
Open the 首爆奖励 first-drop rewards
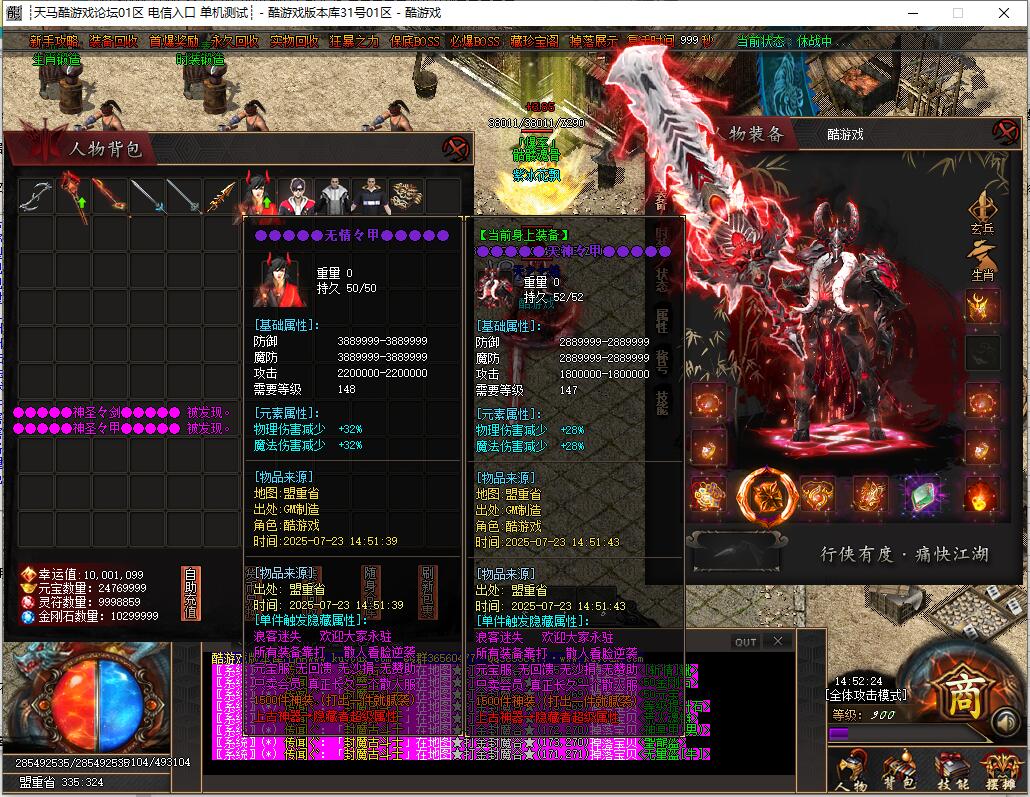173,41
